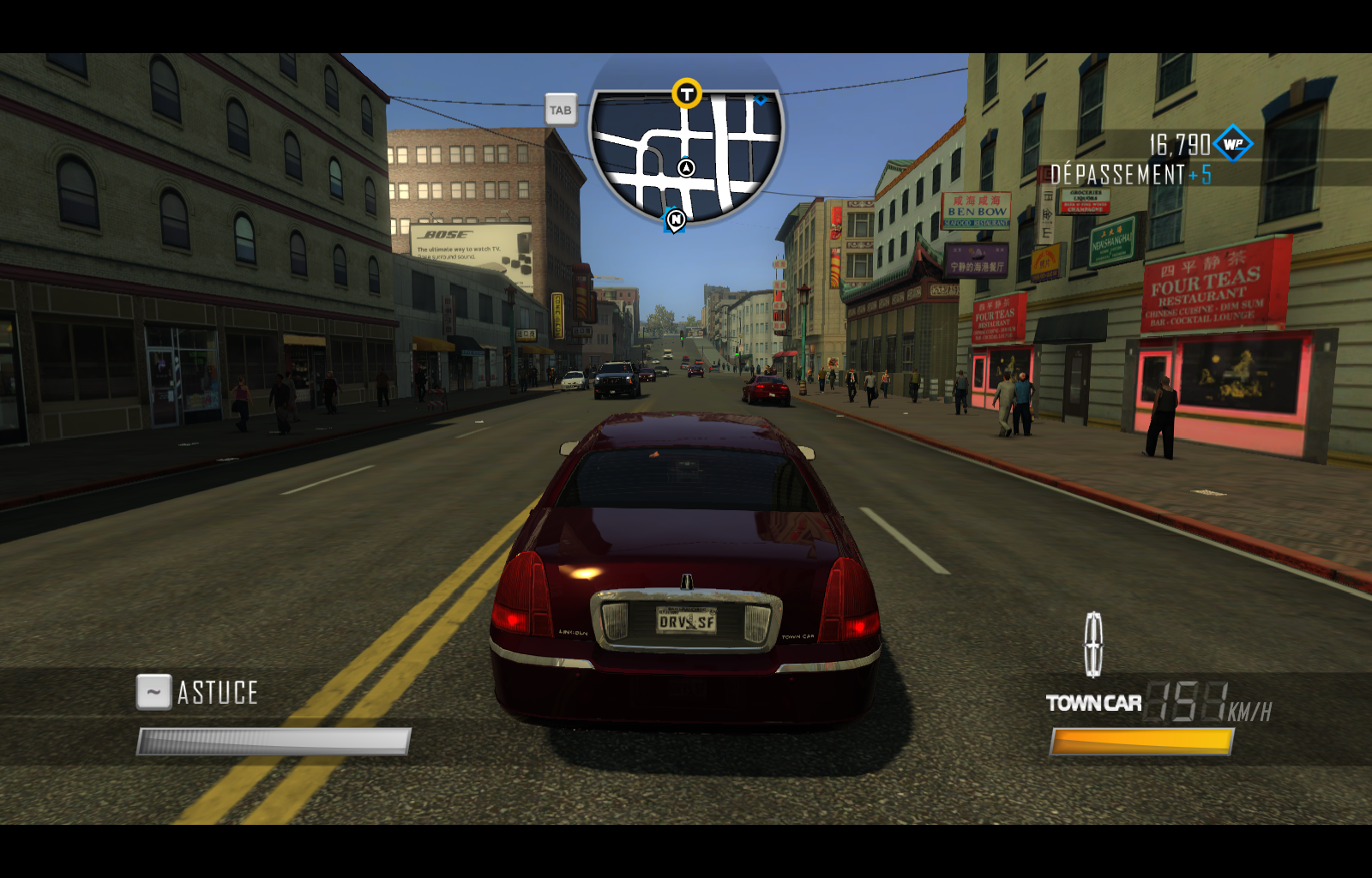Click the N location pin on the minimap
This screenshot has width=1372, height=878.
point(676,221)
